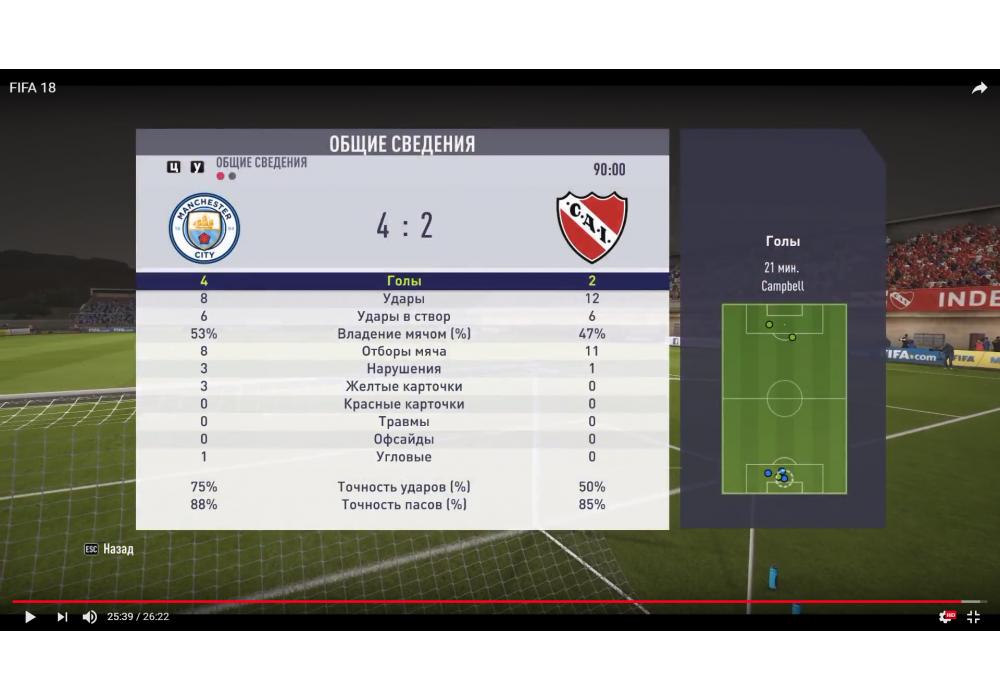
Task: Exit fullscreen in the video player
Action: pos(973,617)
